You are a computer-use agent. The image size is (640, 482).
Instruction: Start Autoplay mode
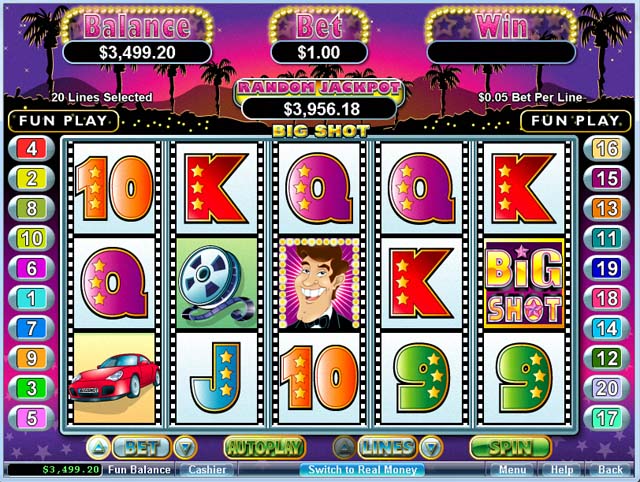click(x=264, y=447)
